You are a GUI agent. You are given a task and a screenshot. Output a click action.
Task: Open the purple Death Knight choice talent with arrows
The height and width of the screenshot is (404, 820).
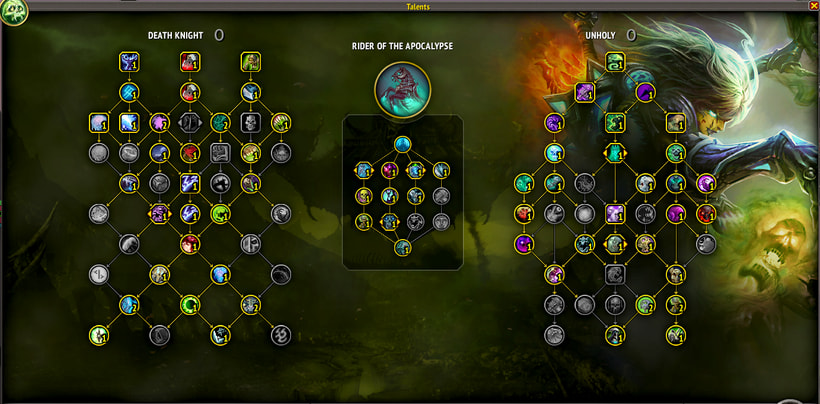point(159,213)
